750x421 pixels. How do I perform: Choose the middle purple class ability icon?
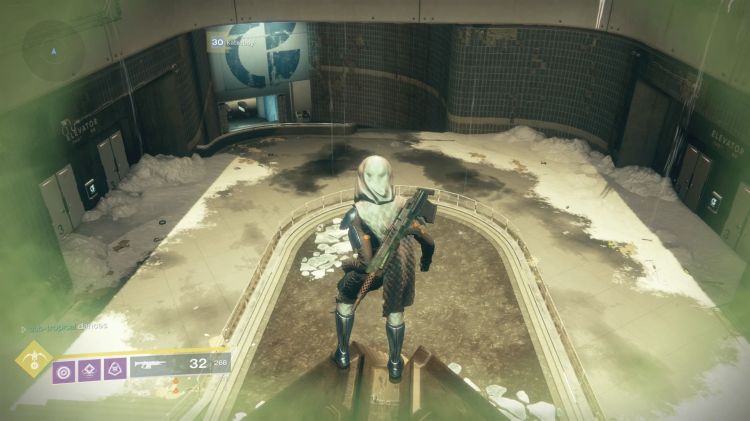pos(90,369)
